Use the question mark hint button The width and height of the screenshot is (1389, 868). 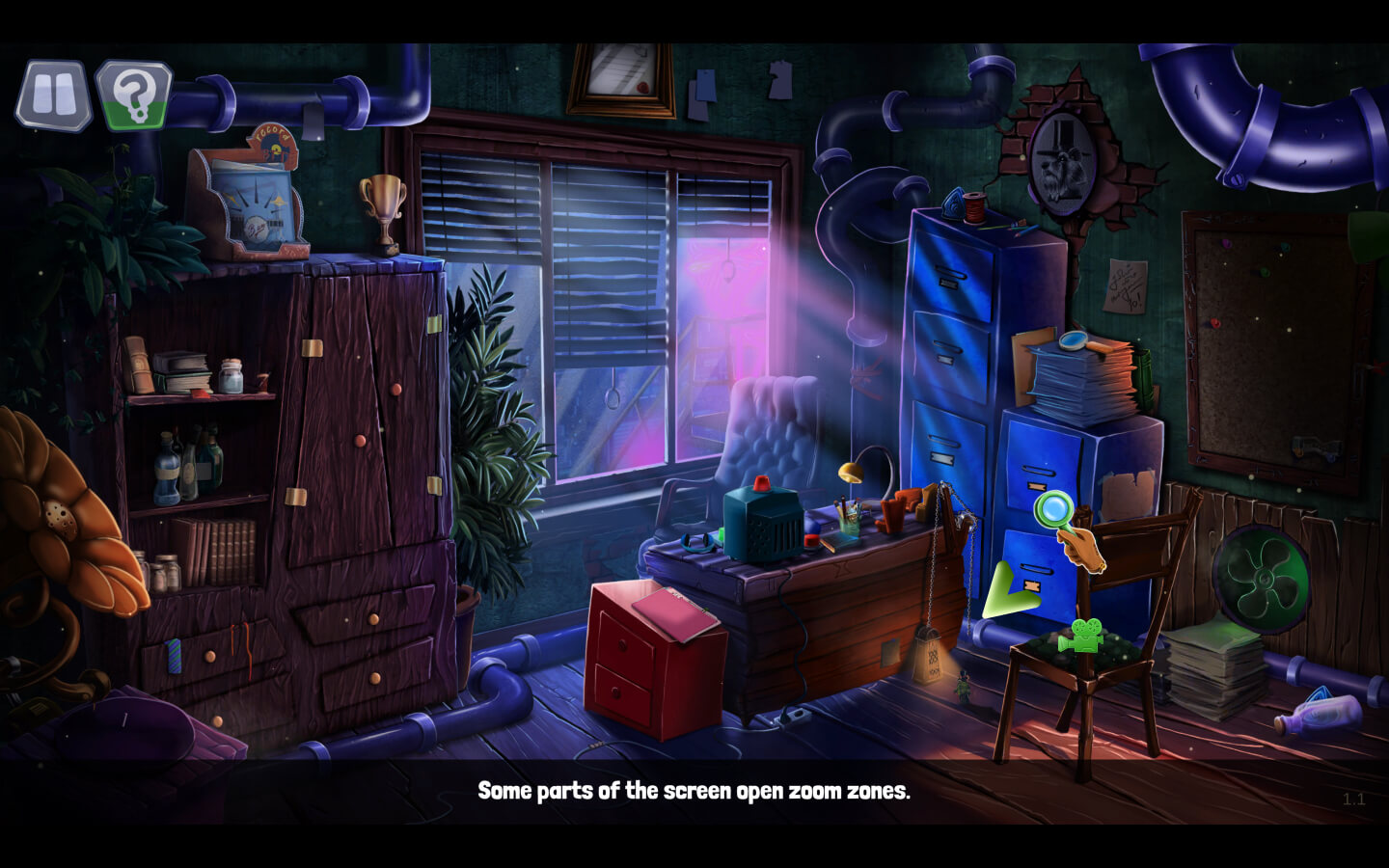134,95
